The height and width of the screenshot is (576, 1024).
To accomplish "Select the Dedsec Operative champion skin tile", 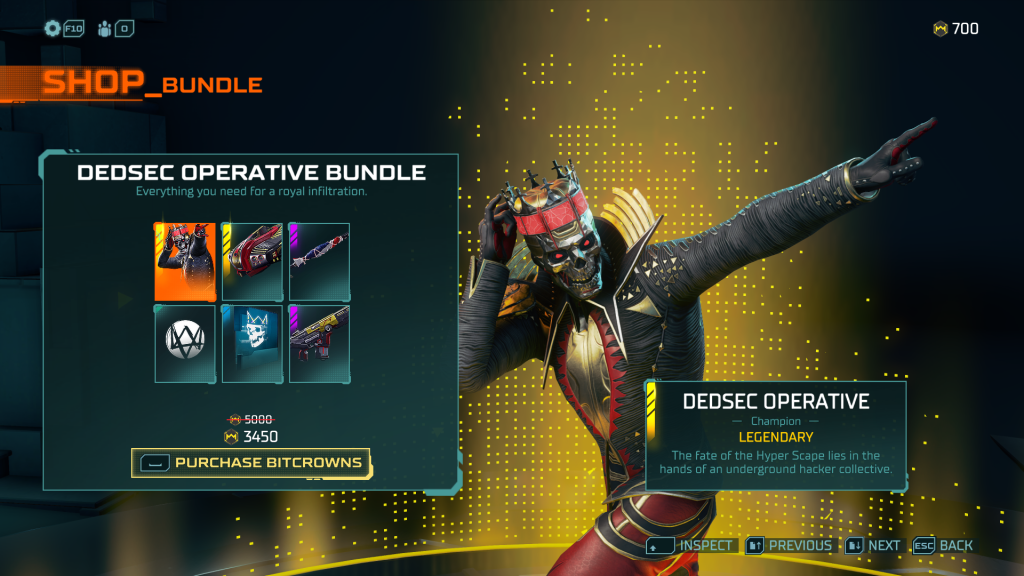I will [185, 262].
